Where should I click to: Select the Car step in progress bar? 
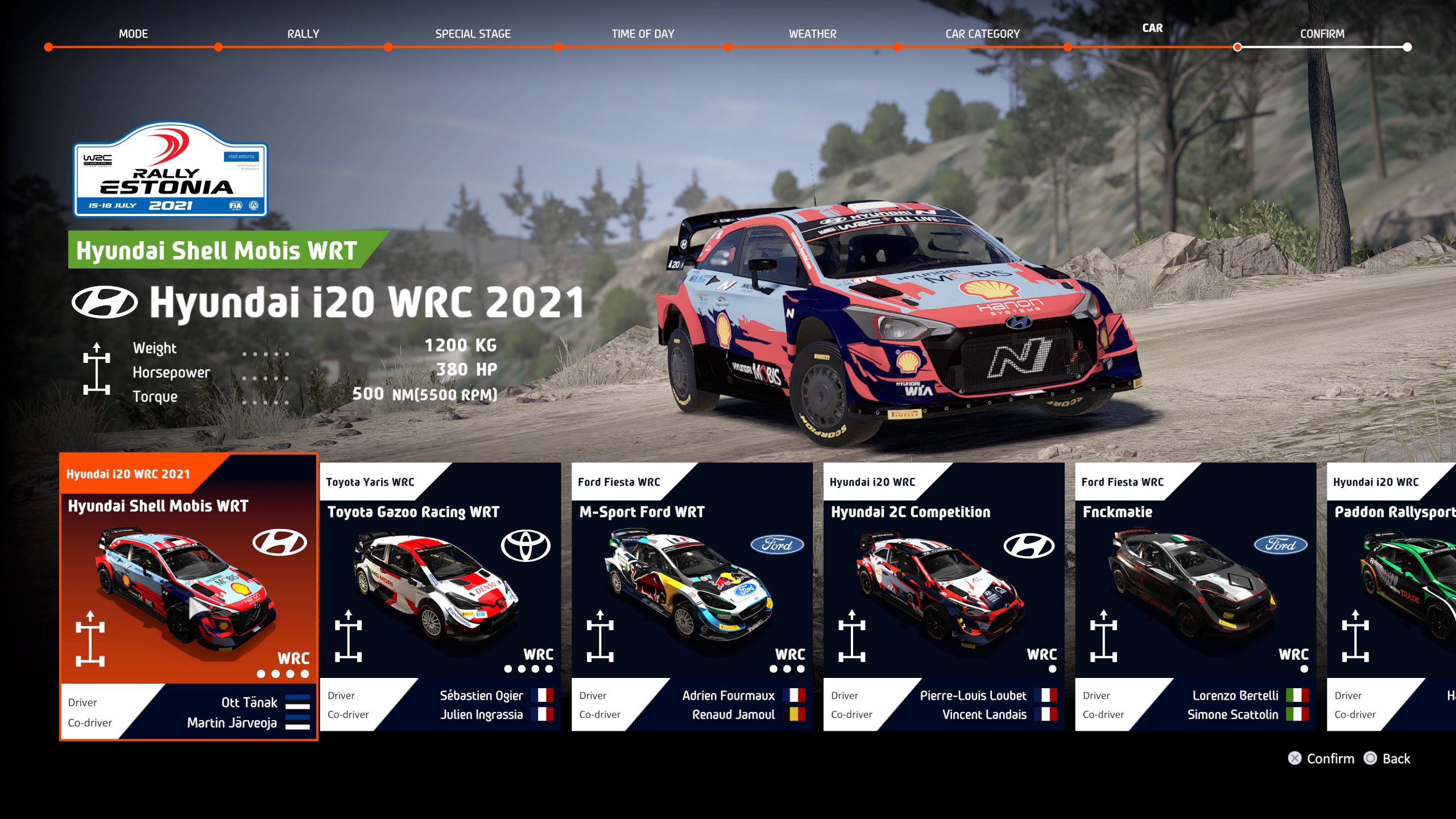tap(1152, 28)
